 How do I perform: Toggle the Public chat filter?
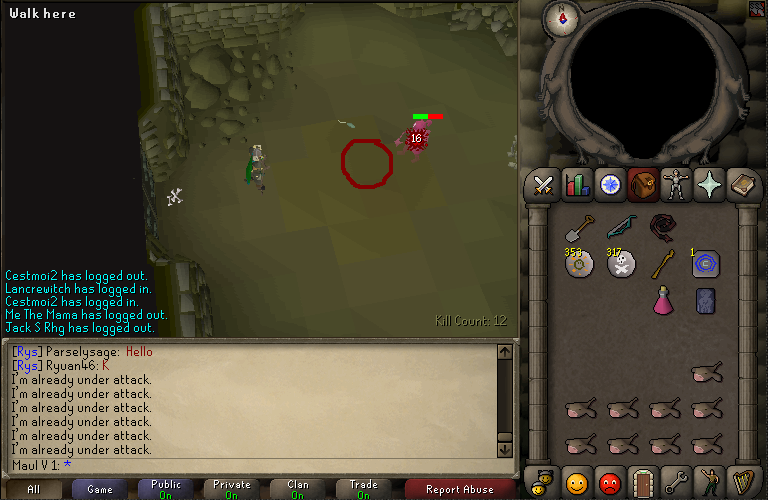(166, 489)
